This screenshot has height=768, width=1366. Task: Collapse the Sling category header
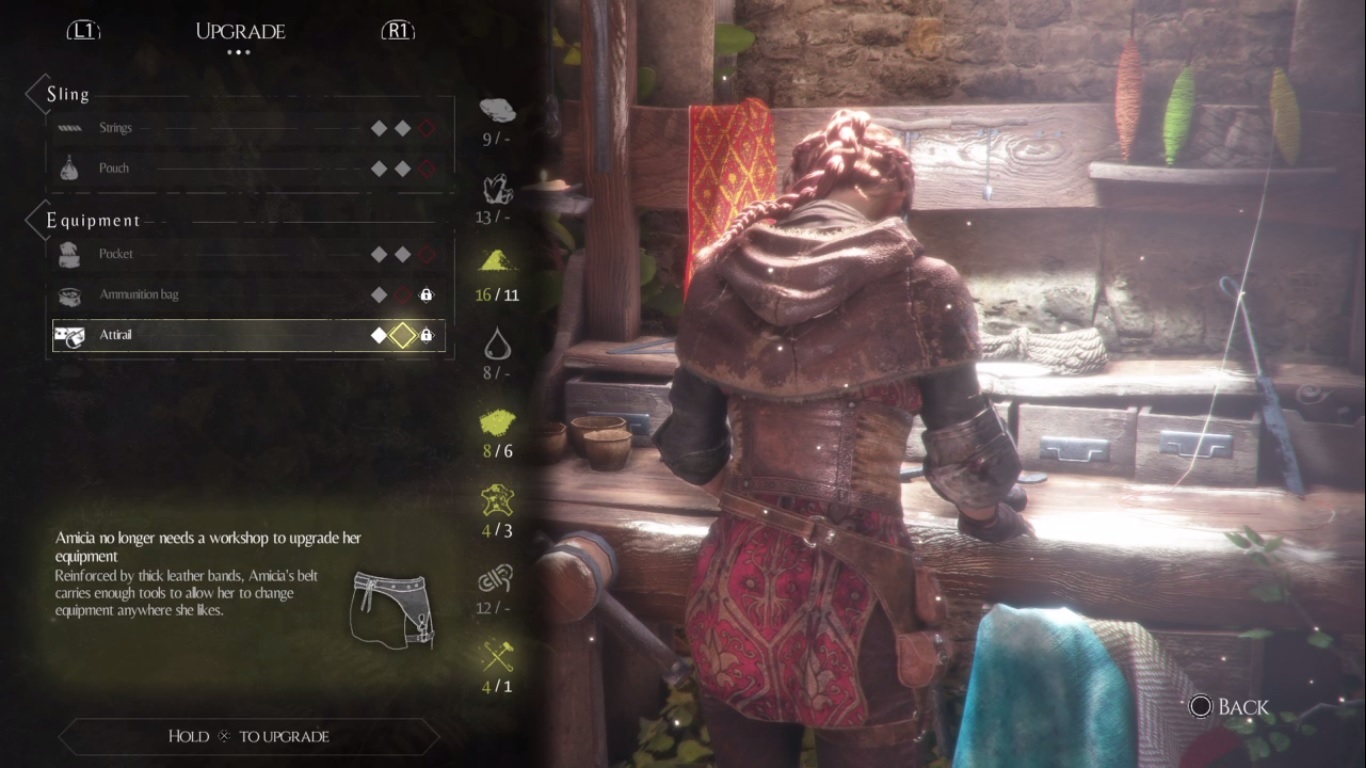pyautogui.click(x=68, y=95)
